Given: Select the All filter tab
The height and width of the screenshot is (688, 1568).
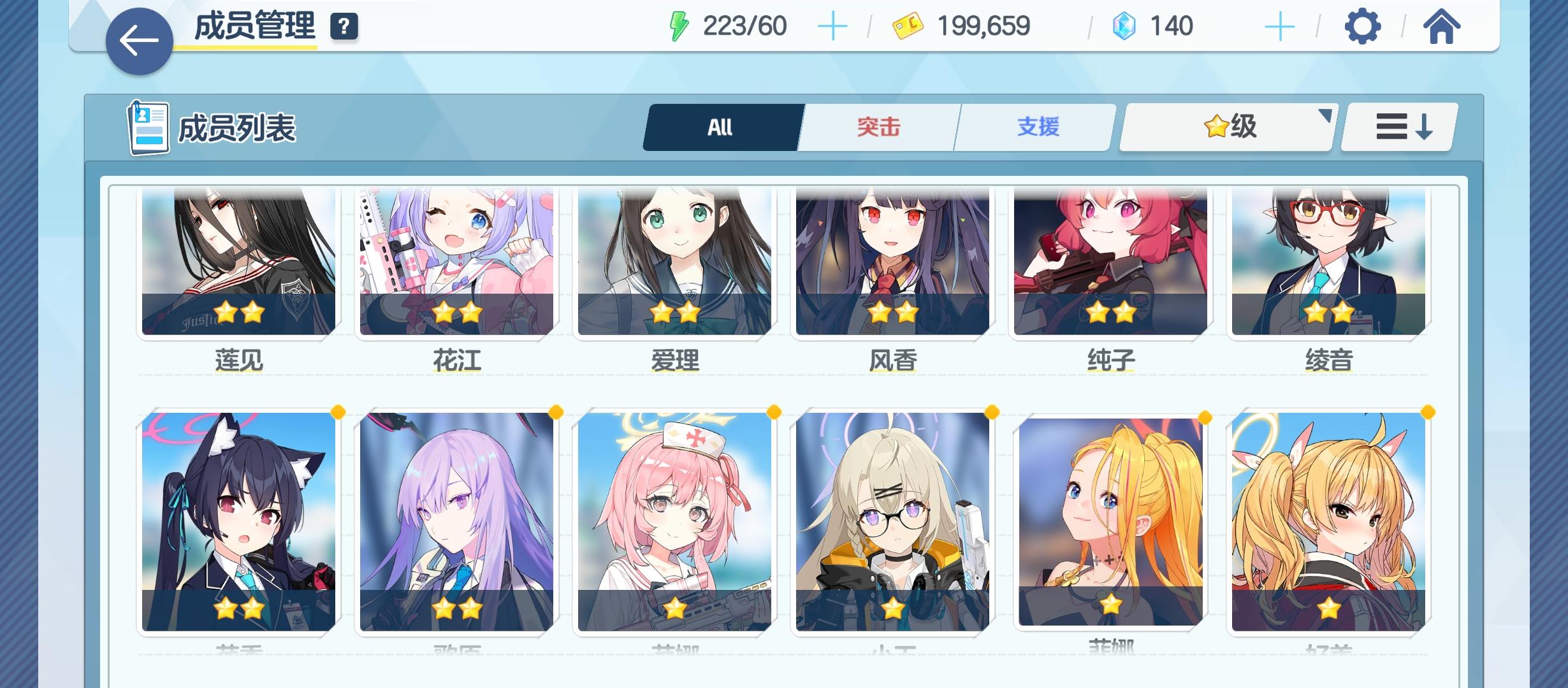Looking at the screenshot, I should pyautogui.click(x=721, y=127).
